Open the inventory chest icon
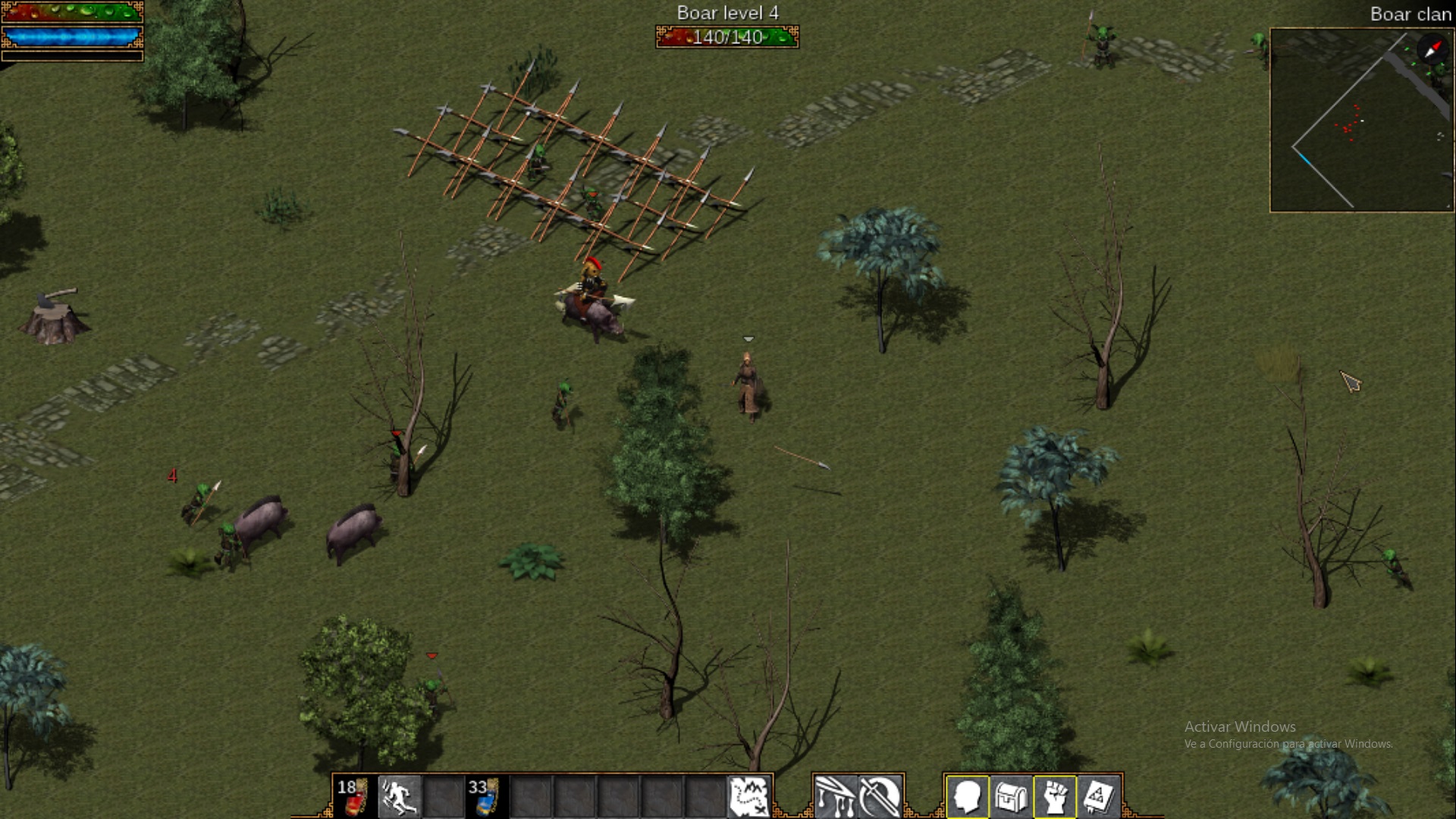The height and width of the screenshot is (819, 1456). point(1011,797)
